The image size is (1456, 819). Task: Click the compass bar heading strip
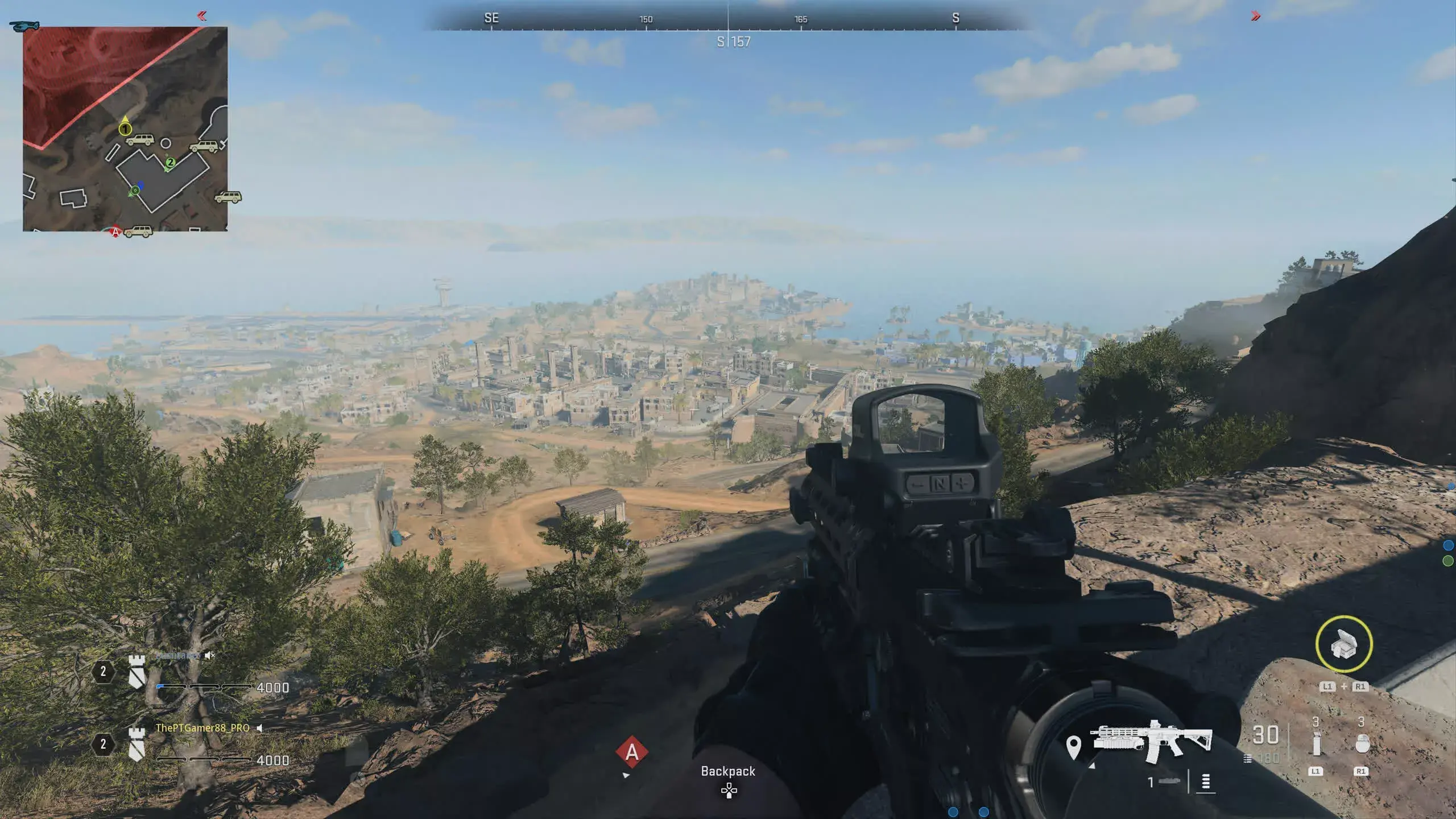[x=728, y=20]
